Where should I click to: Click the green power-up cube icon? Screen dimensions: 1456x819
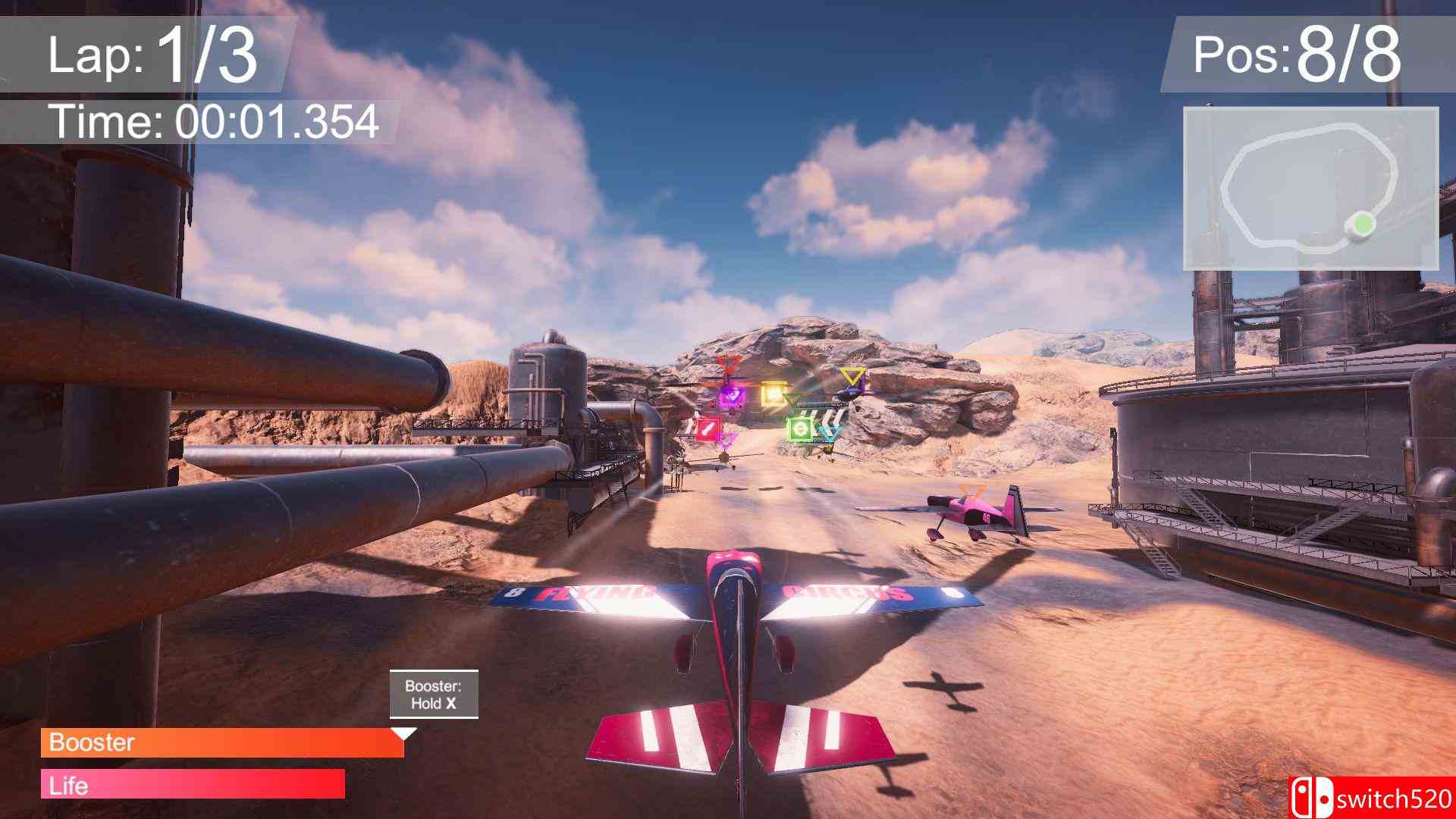point(802,429)
